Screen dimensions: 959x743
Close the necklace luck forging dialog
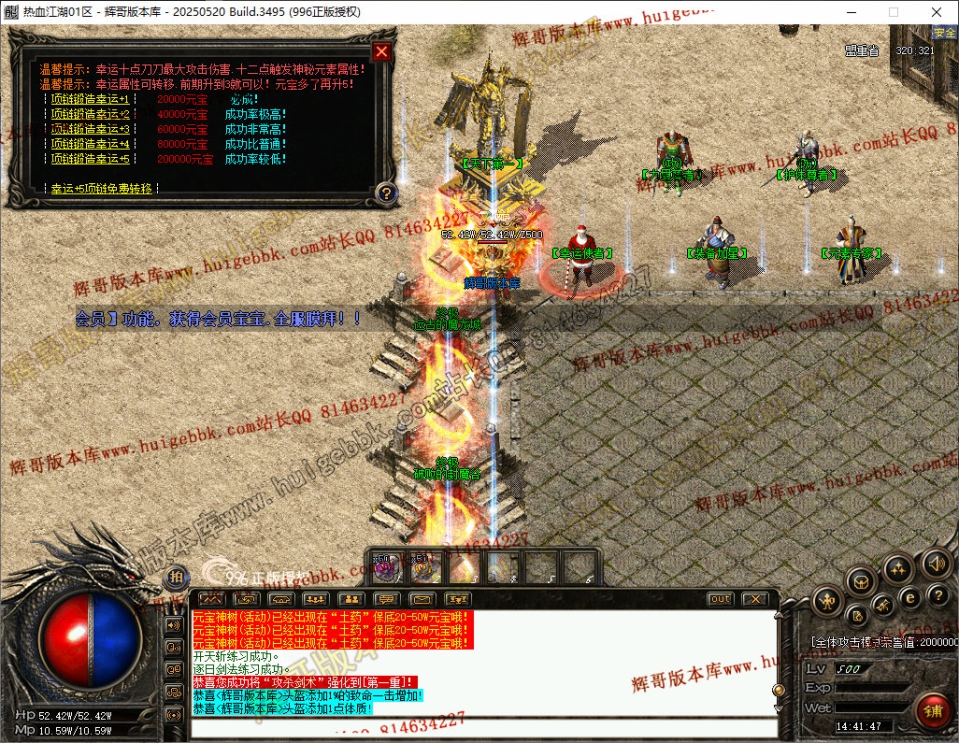click(381, 52)
